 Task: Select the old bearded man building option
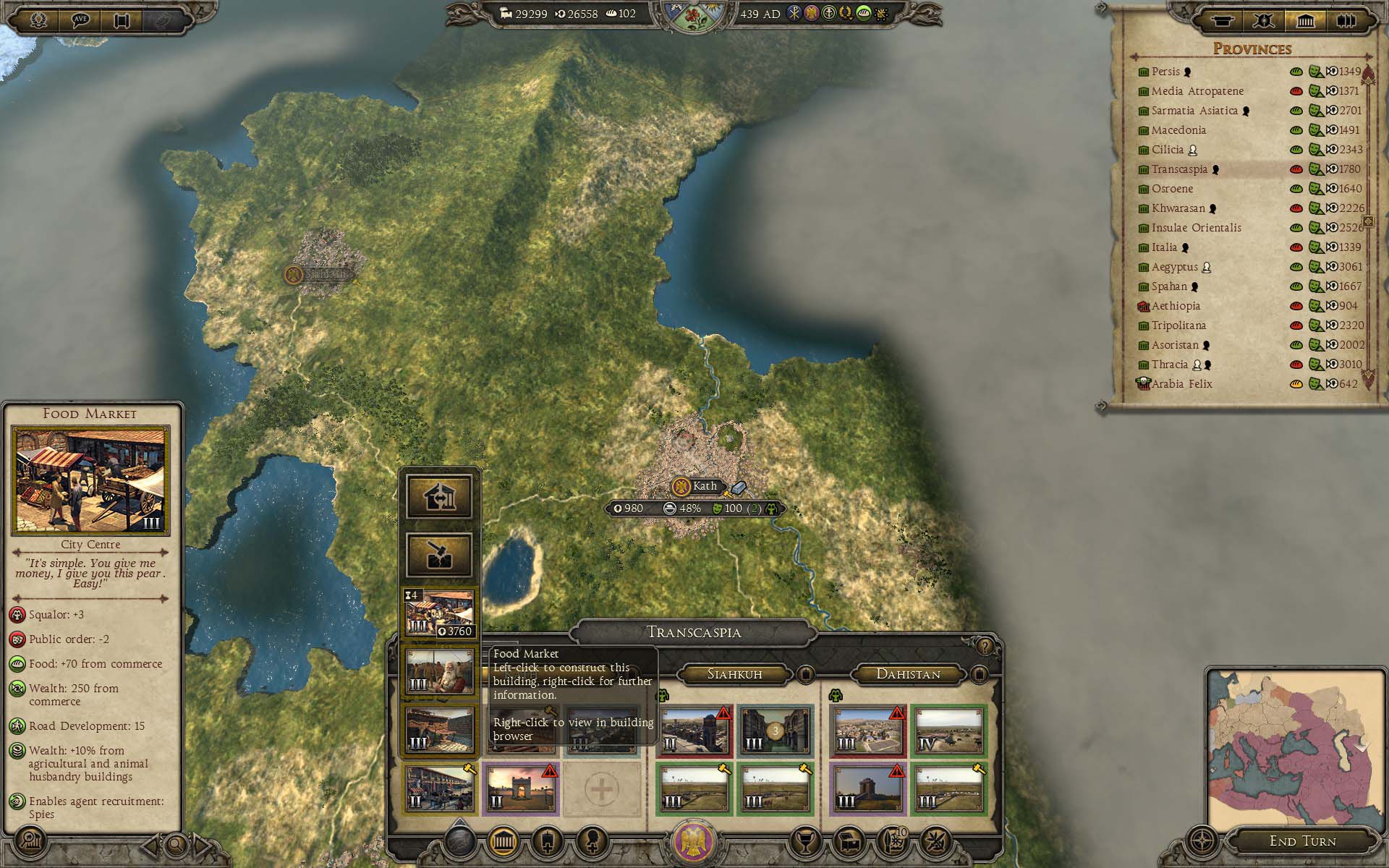pyautogui.click(x=439, y=672)
